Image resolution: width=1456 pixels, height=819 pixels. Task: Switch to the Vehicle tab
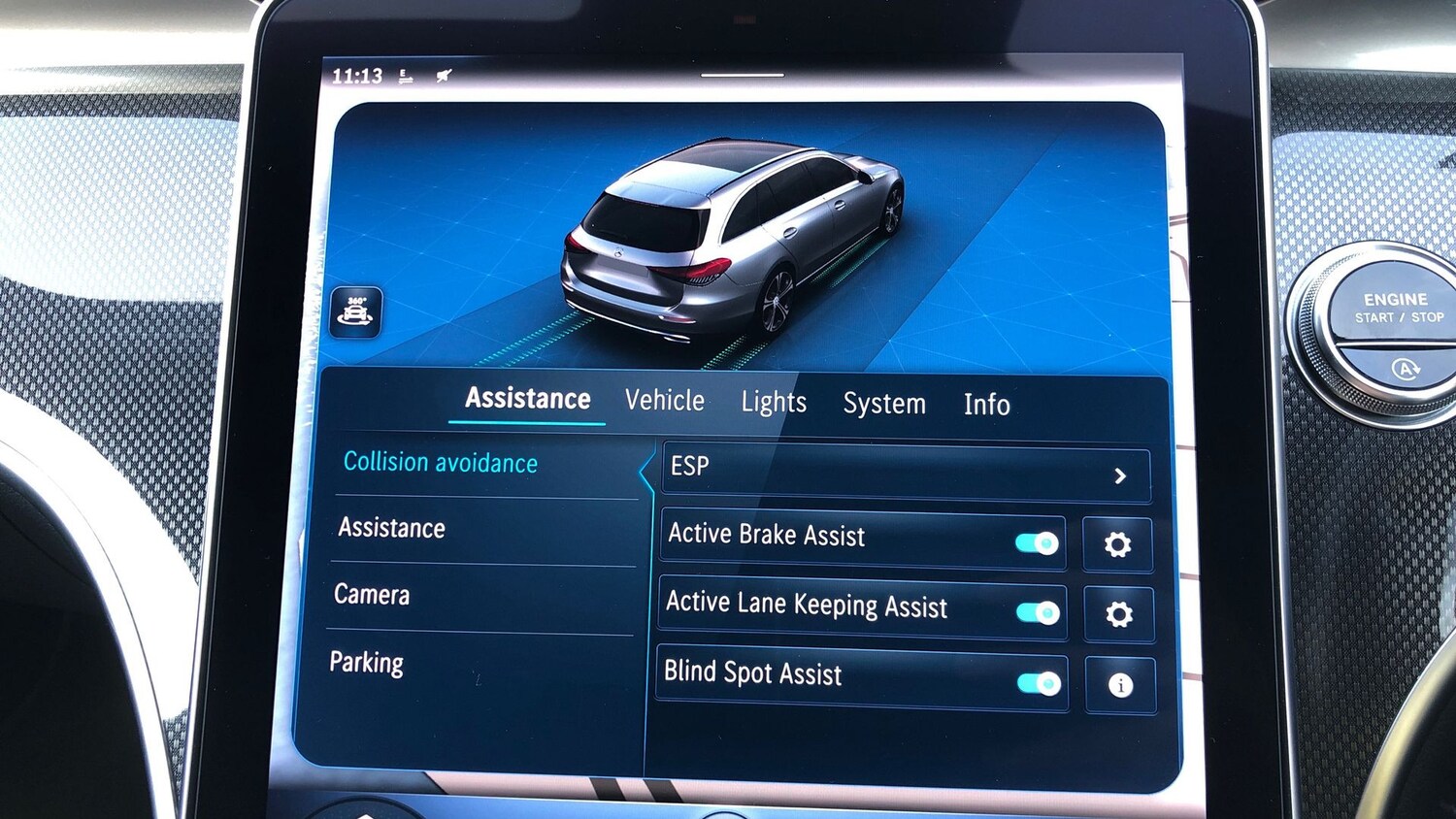coord(665,400)
